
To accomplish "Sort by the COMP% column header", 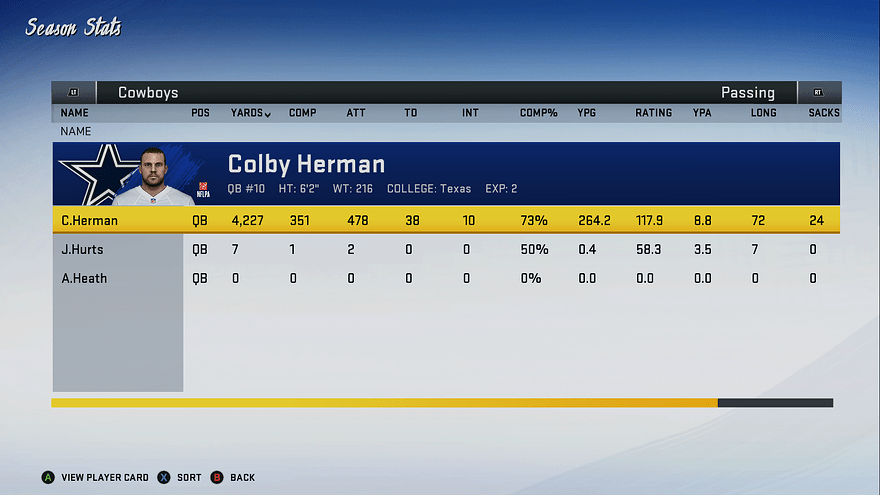I will [538, 113].
